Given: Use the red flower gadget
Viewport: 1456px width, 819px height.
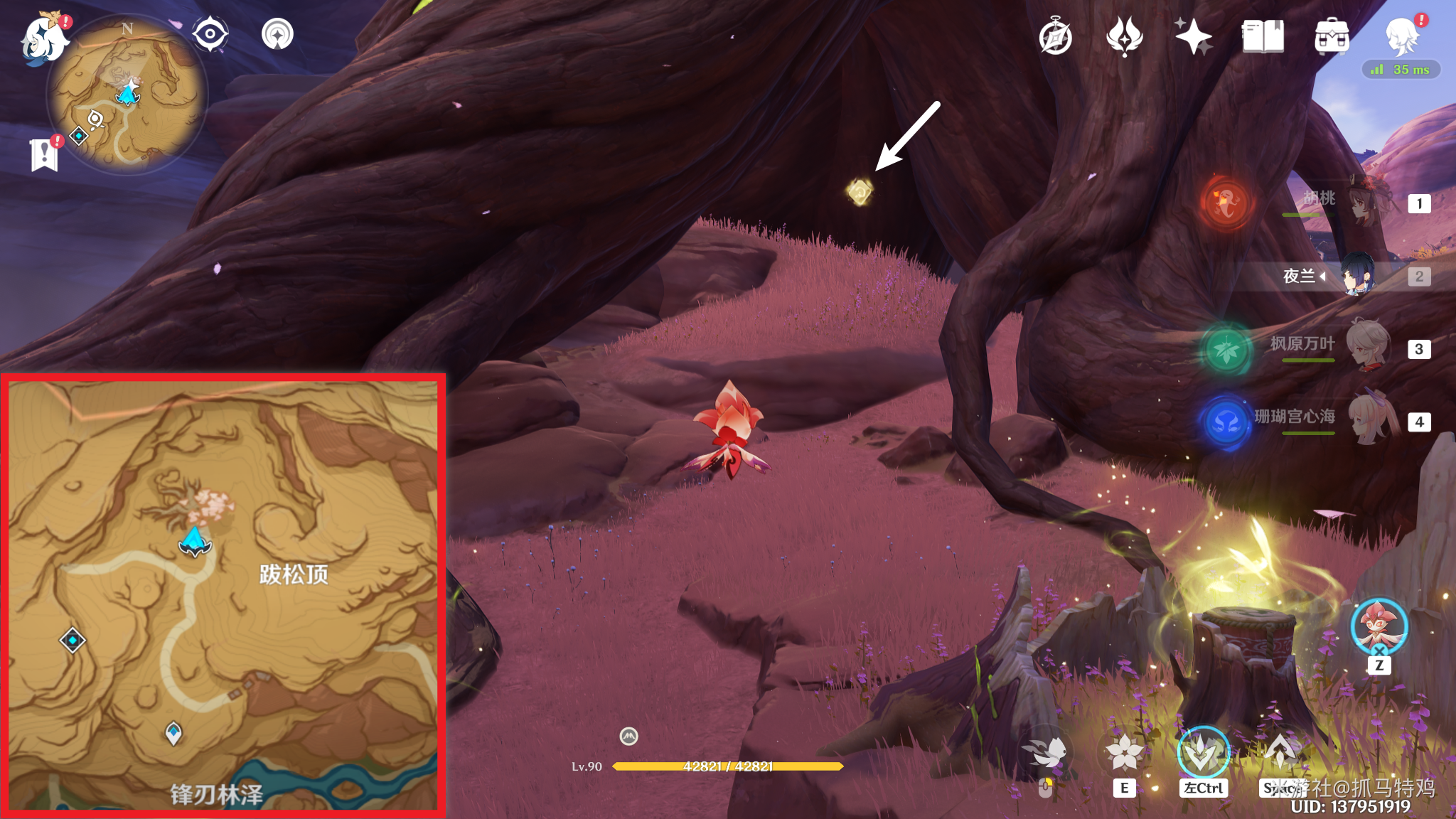Looking at the screenshot, I should coord(1379,627).
